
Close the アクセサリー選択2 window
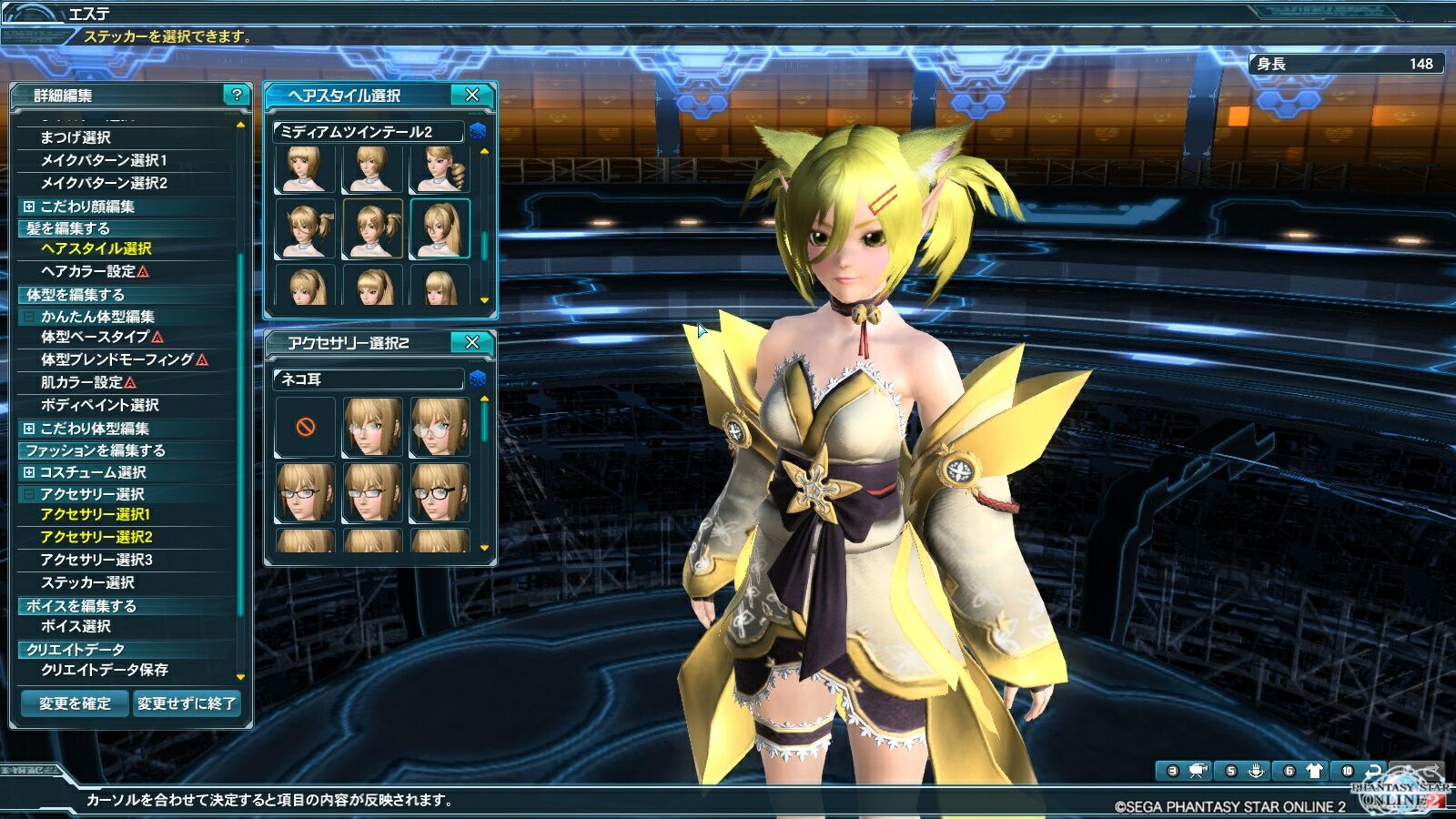coord(471,342)
